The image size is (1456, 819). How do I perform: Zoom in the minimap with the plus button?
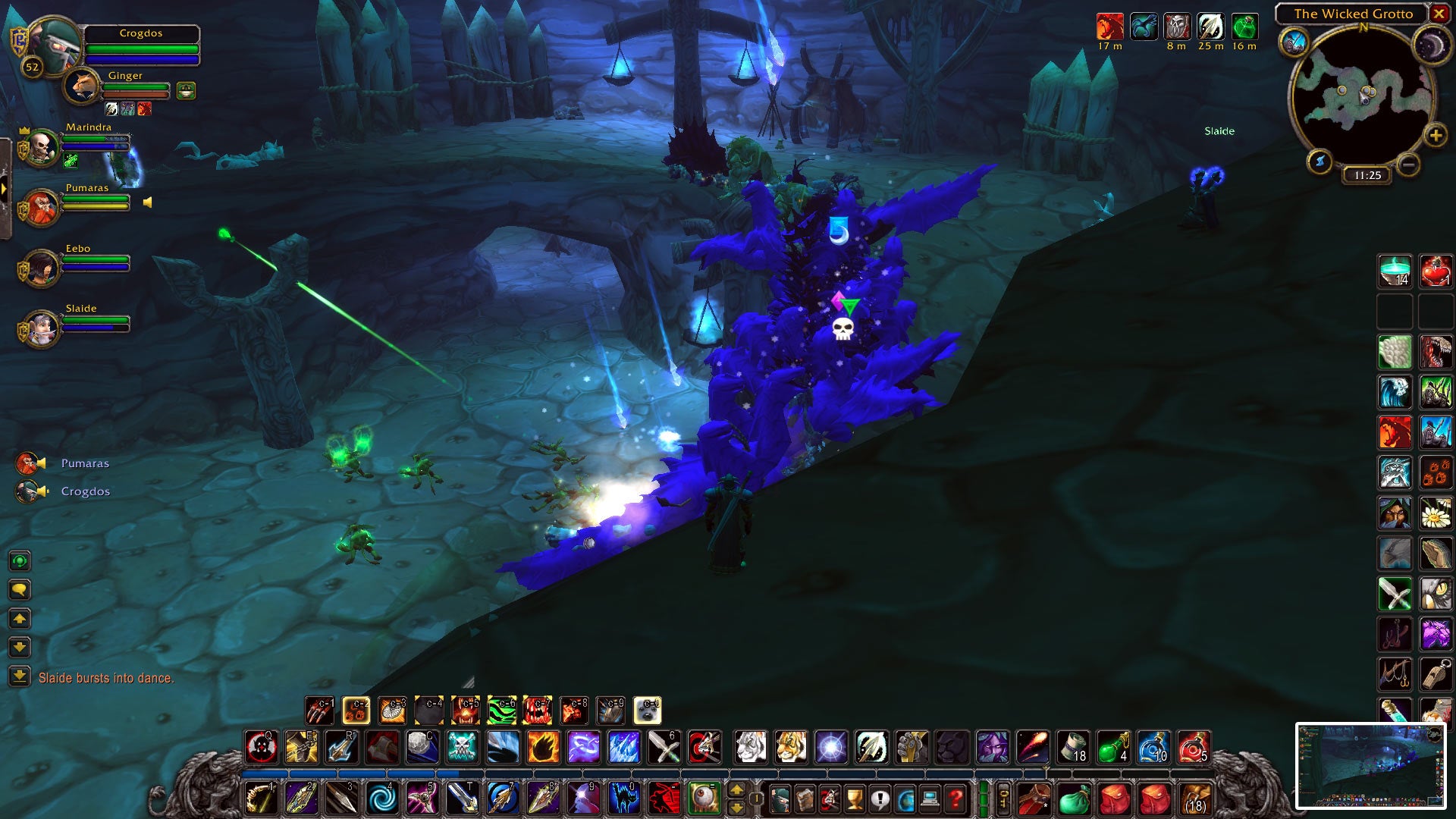click(1435, 136)
